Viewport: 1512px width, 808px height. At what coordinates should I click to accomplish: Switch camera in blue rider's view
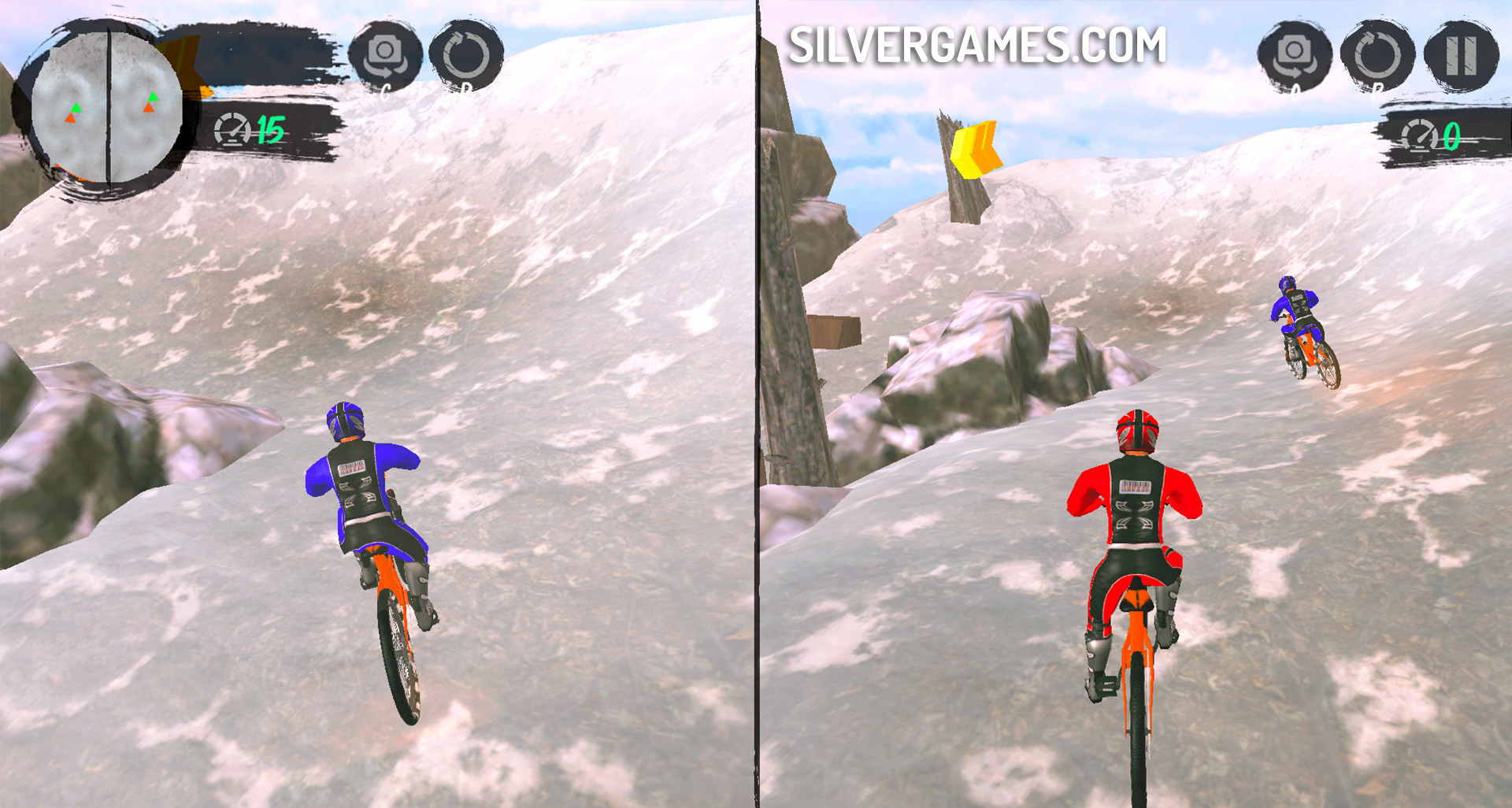click(385, 55)
